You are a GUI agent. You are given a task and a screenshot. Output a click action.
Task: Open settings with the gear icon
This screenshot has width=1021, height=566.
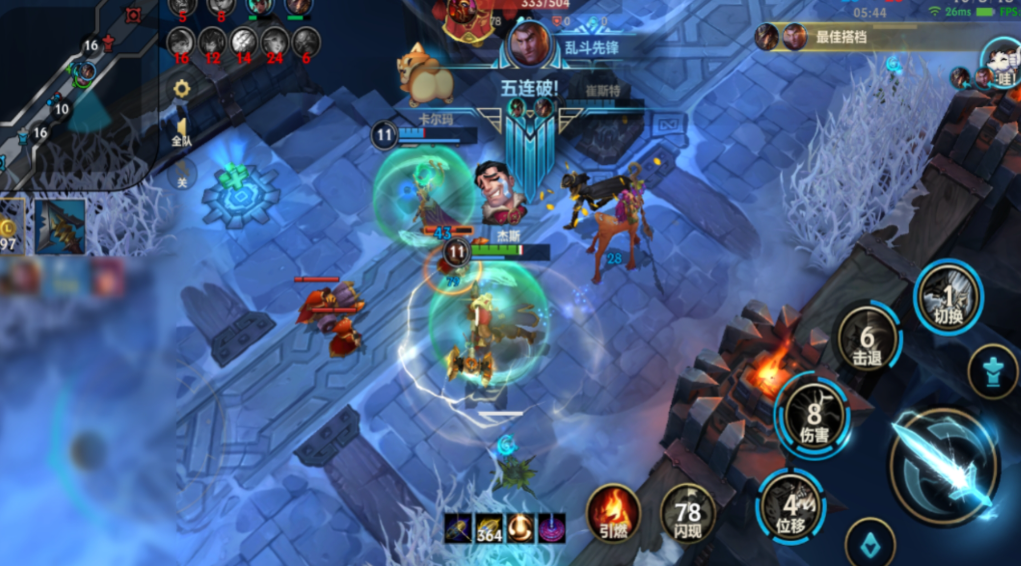[182, 88]
